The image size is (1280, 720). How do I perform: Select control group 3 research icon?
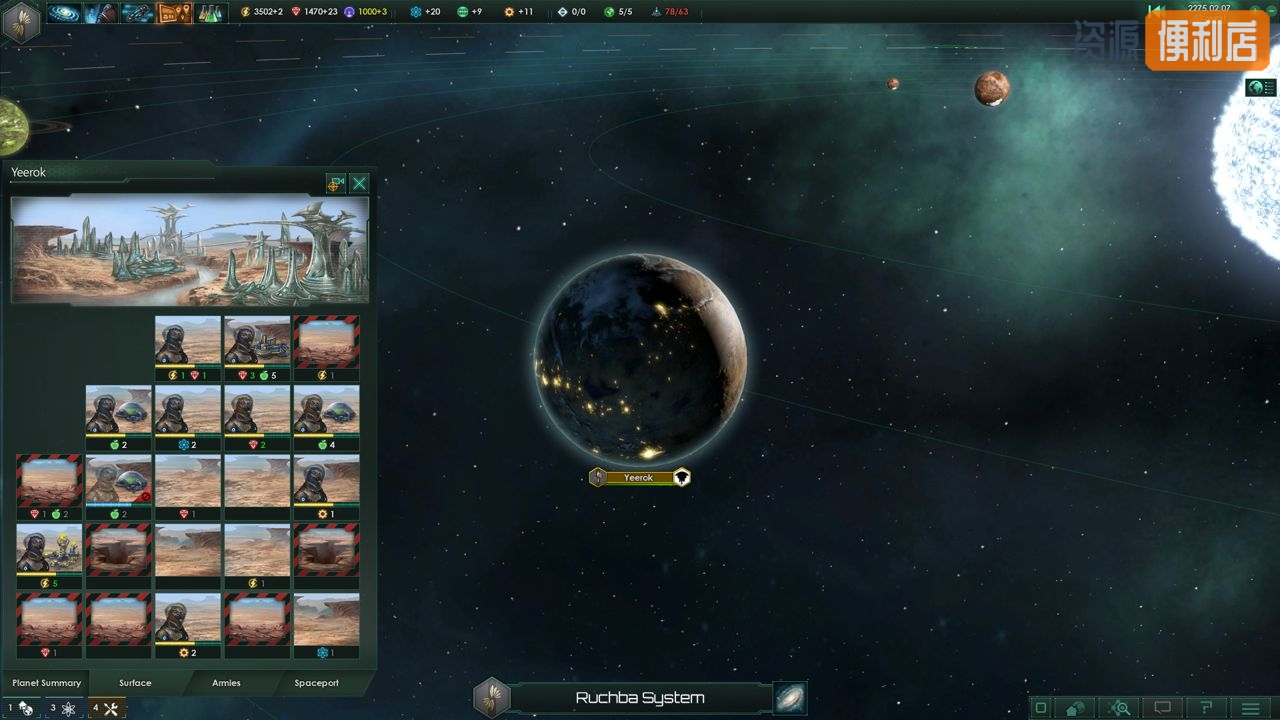[62, 708]
